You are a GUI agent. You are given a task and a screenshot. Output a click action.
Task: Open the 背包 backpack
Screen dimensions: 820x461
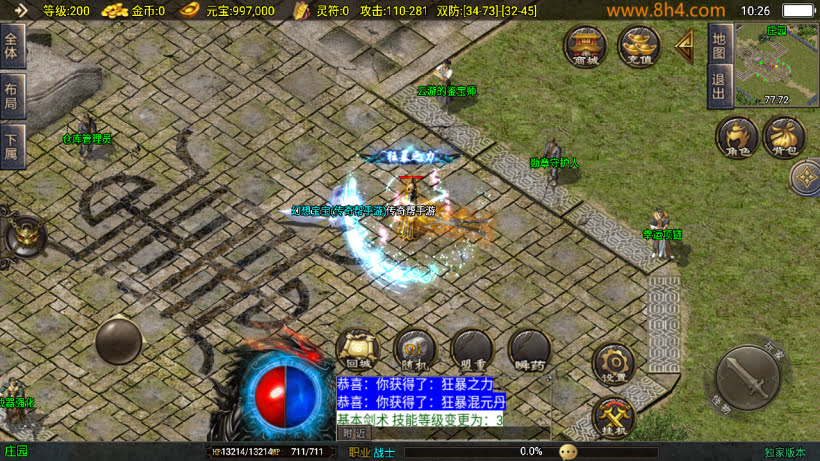[x=784, y=138]
